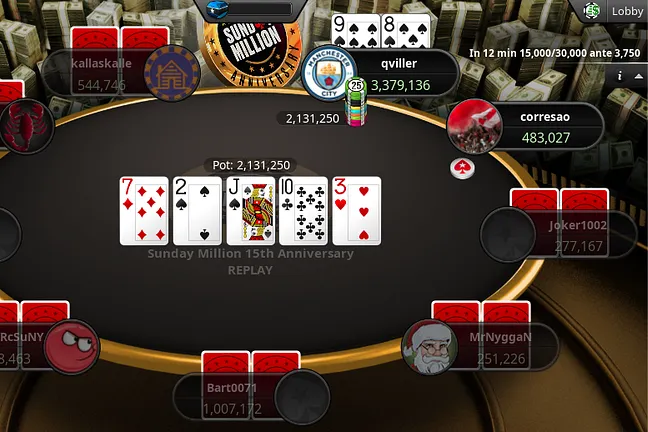Click corresao's red flag avatar
The width and height of the screenshot is (648, 432).
point(474,126)
